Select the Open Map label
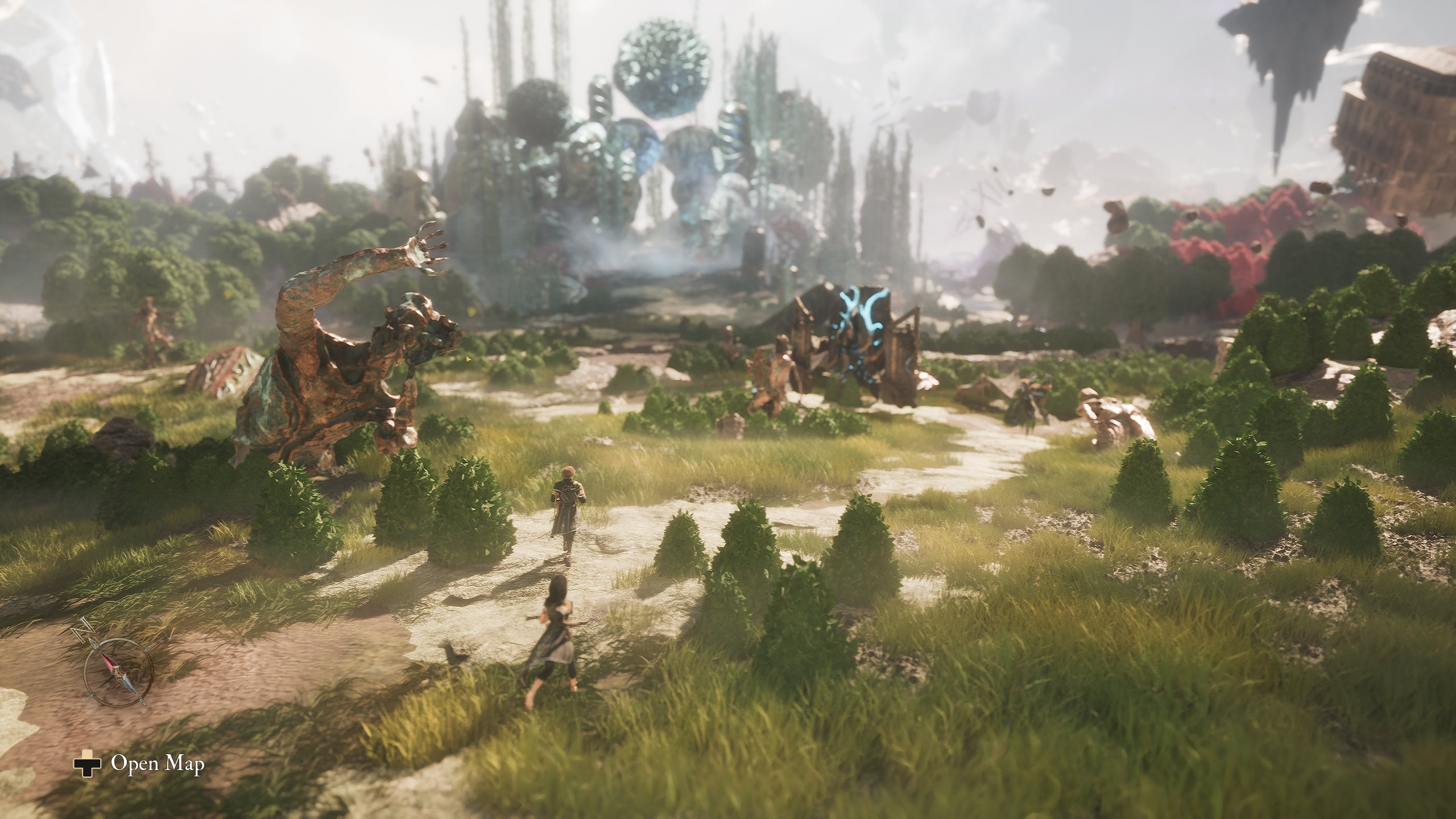 click(x=157, y=764)
